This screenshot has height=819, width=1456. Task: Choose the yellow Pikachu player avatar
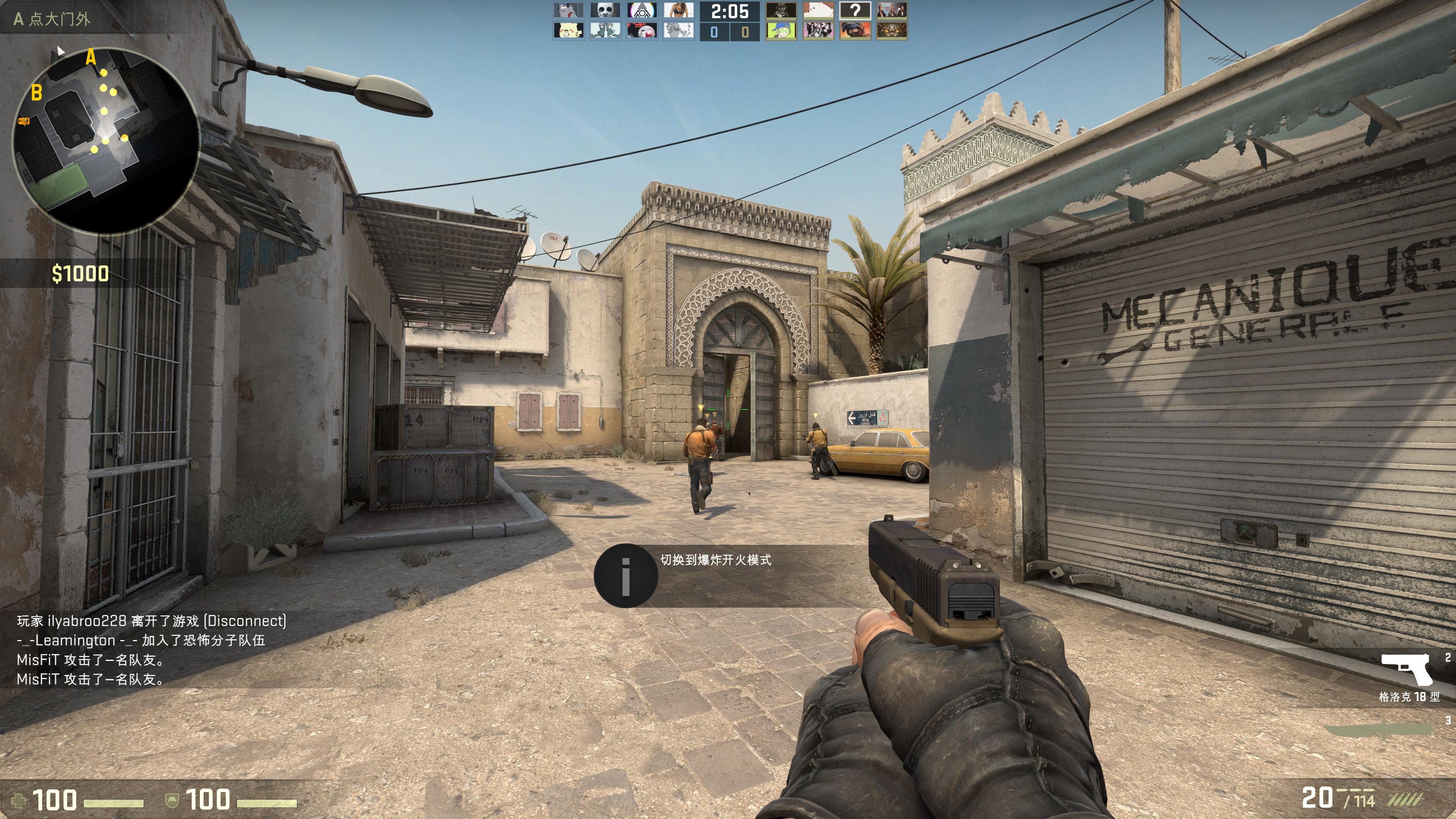click(x=568, y=30)
